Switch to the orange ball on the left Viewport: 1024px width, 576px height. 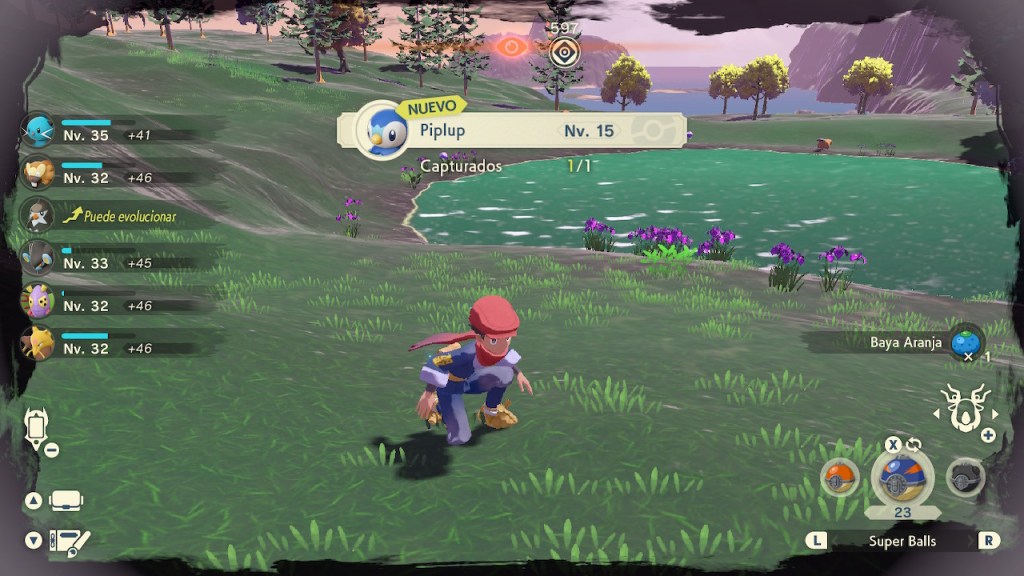coord(840,477)
